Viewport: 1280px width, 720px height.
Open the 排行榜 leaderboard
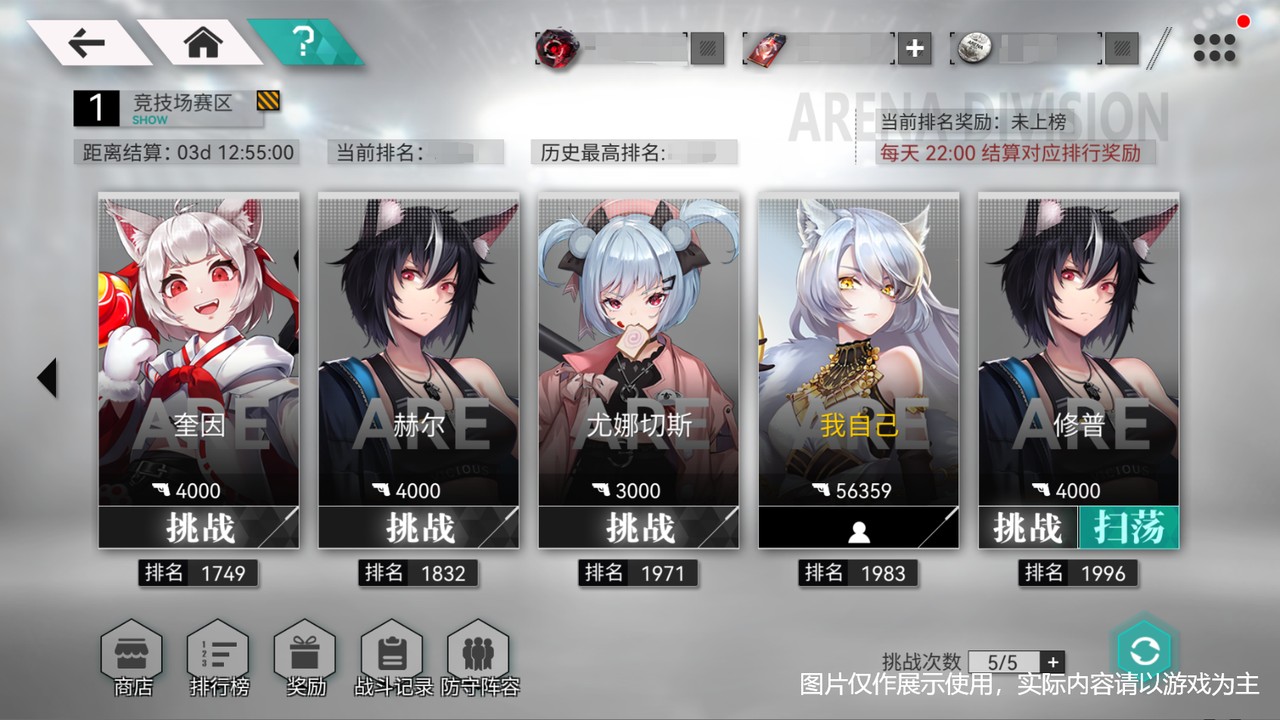(218, 657)
